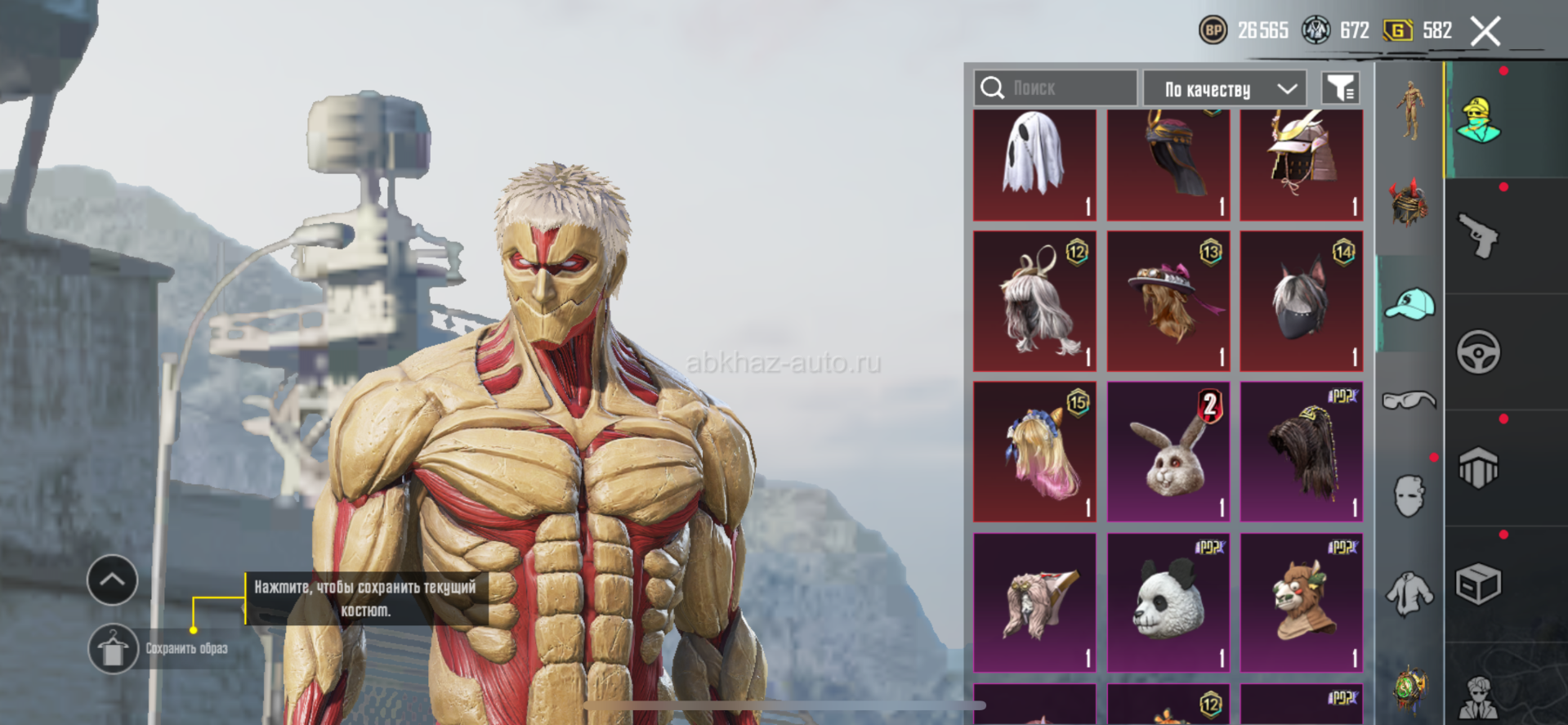Viewport: 1568px width, 725px height.
Task: Select the white ghost headgear
Action: pyautogui.click(x=1034, y=164)
